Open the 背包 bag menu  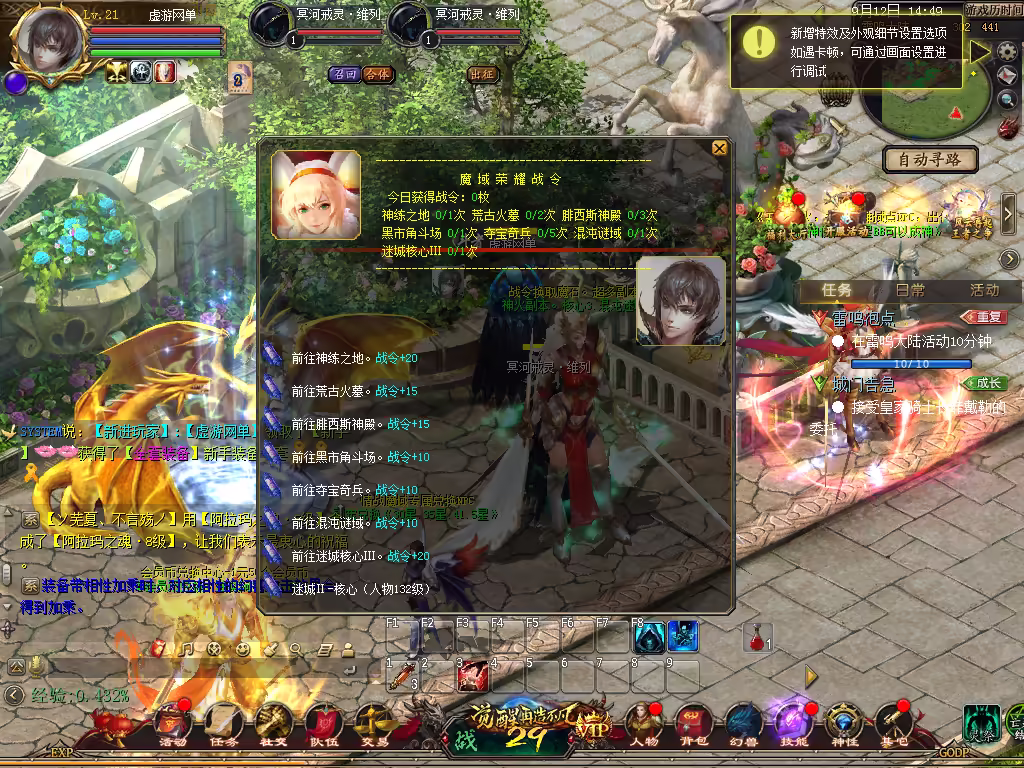692,724
